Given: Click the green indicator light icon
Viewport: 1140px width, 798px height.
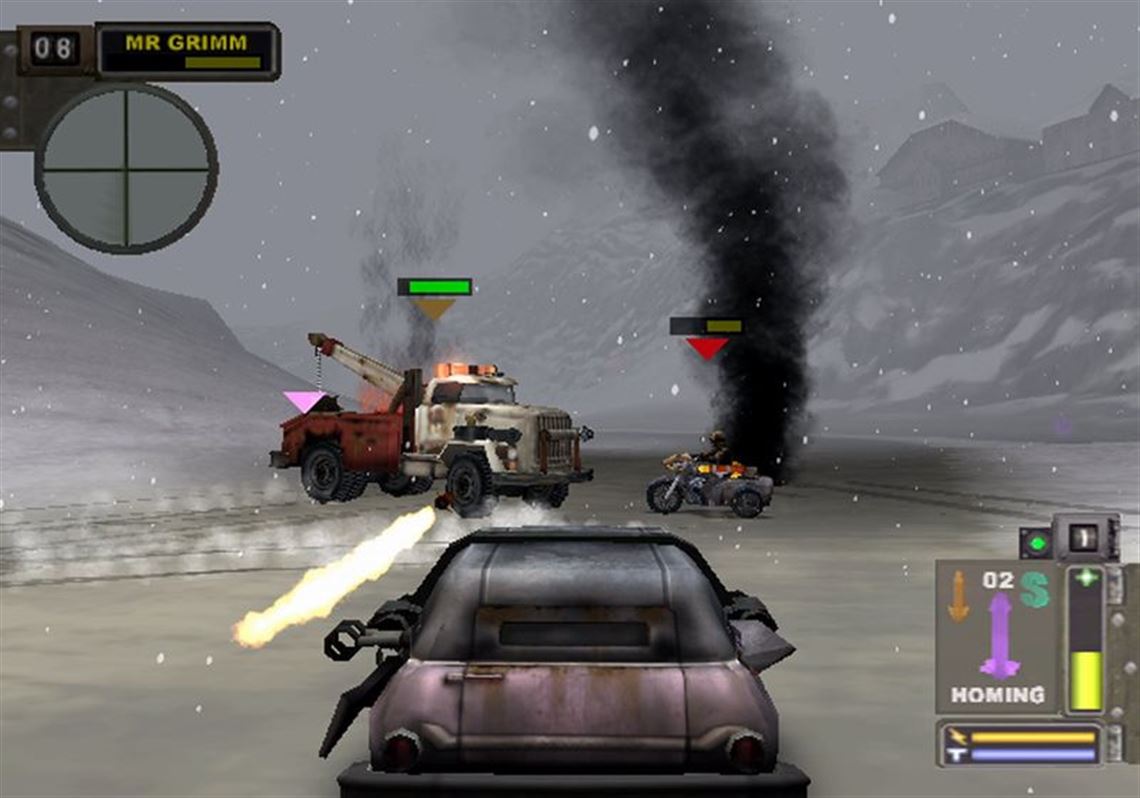Looking at the screenshot, I should click(1034, 544).
